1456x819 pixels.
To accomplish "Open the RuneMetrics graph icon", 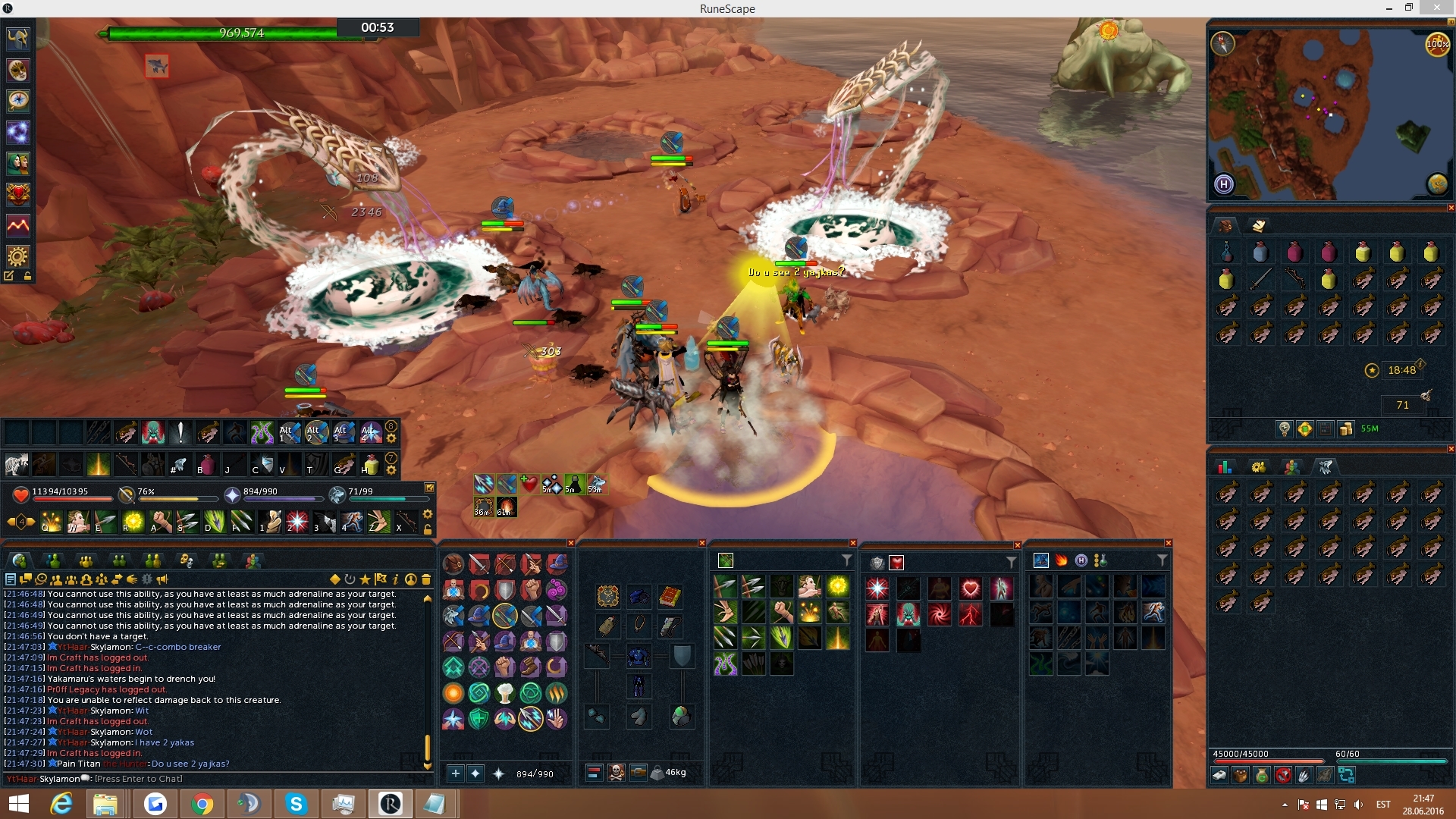I will click(x=18, y=225).
